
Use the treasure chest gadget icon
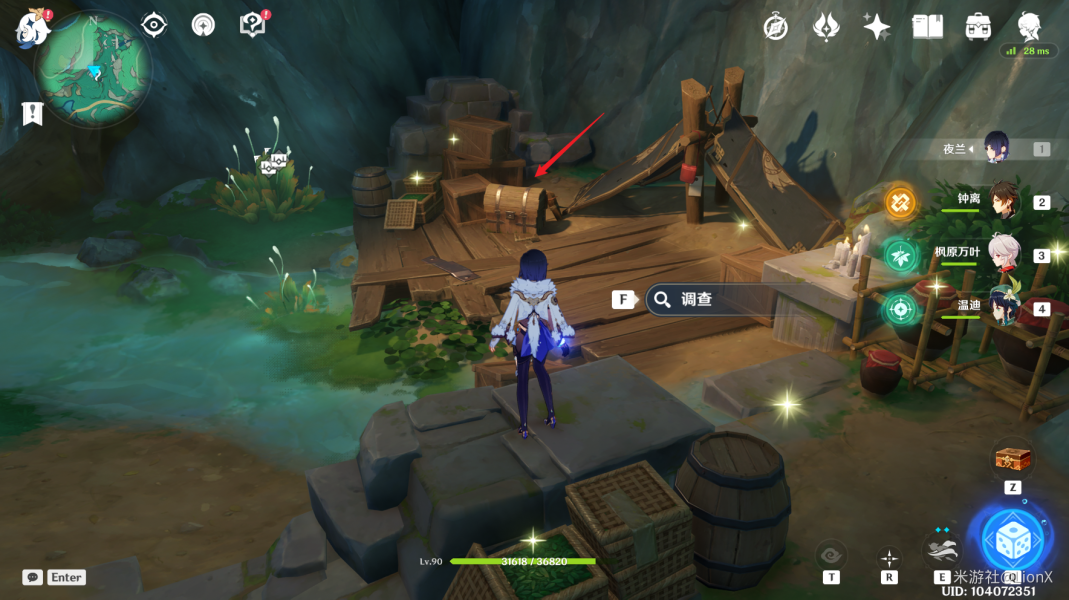pyautogui.click(x=1012, y=460)
